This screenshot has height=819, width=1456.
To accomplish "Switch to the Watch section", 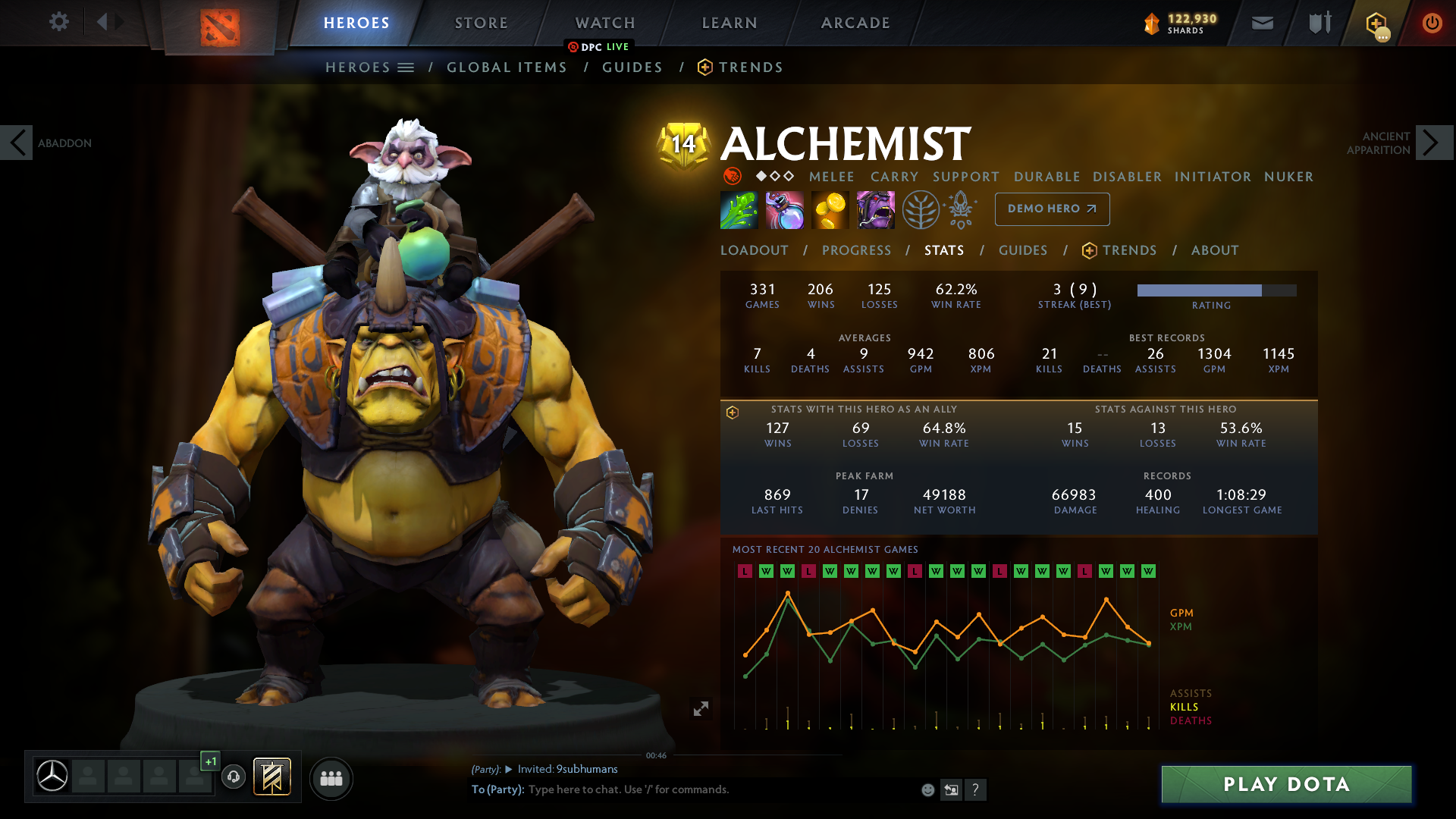I will 604,23.
